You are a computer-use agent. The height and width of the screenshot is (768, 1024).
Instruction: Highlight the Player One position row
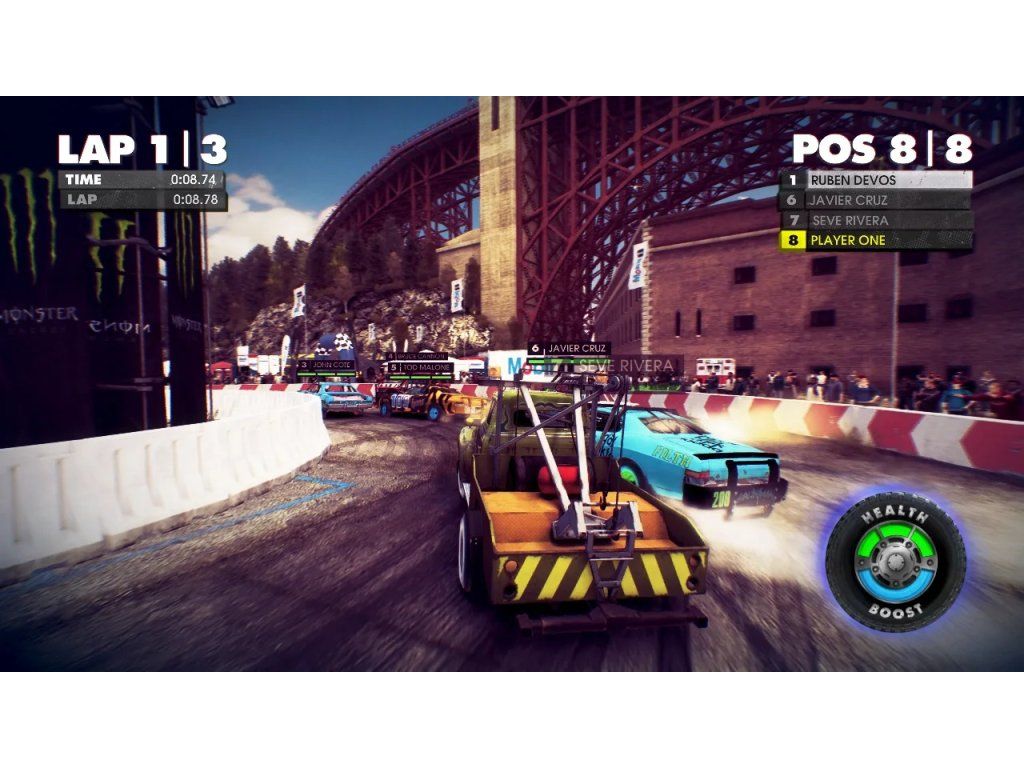(876, 240)
